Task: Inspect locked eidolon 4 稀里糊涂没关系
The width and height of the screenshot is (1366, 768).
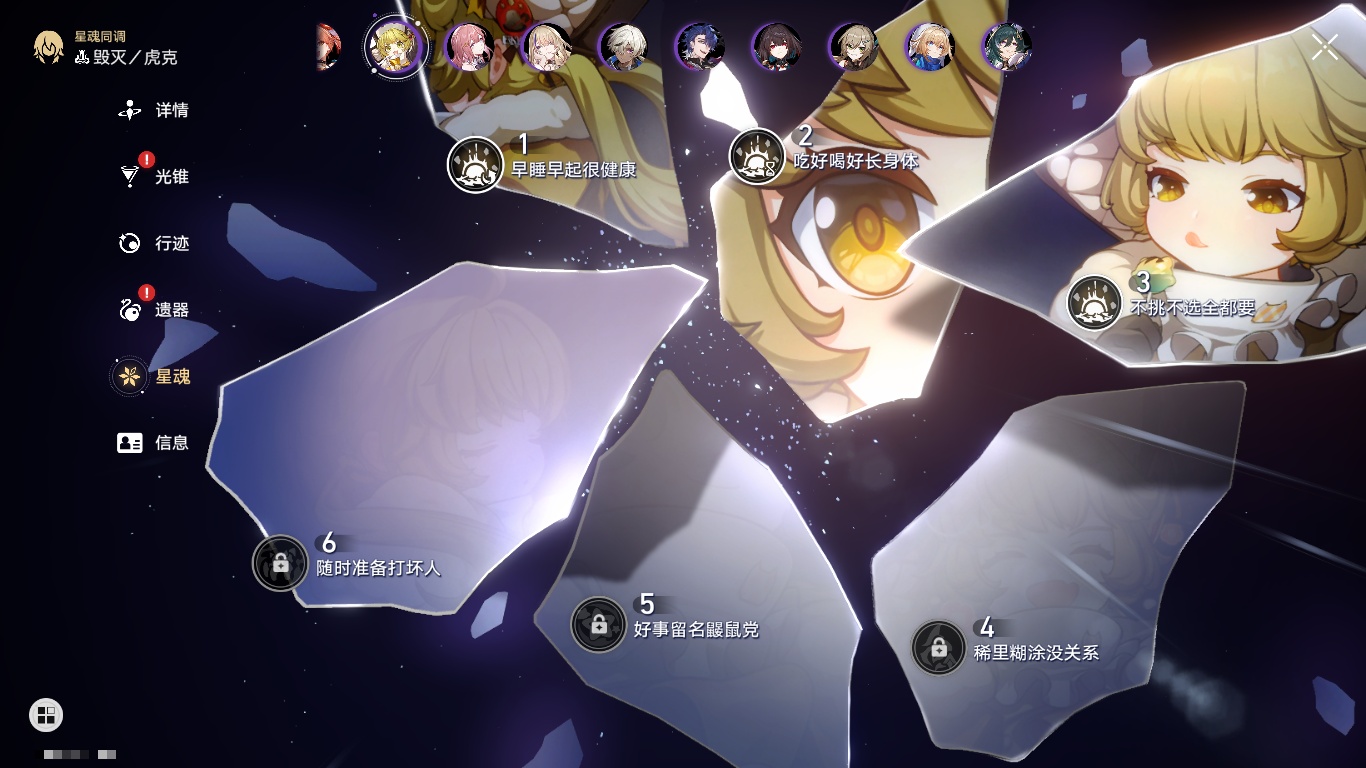Action: point(938,647)
